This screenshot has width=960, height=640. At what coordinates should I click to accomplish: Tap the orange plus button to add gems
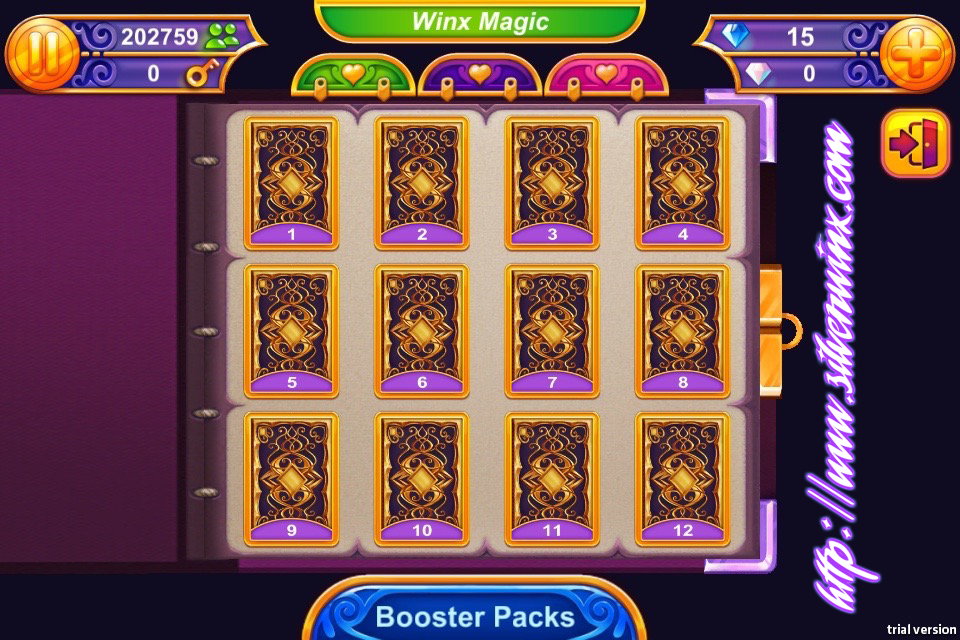pyautogui.click(x=918, y=54)
